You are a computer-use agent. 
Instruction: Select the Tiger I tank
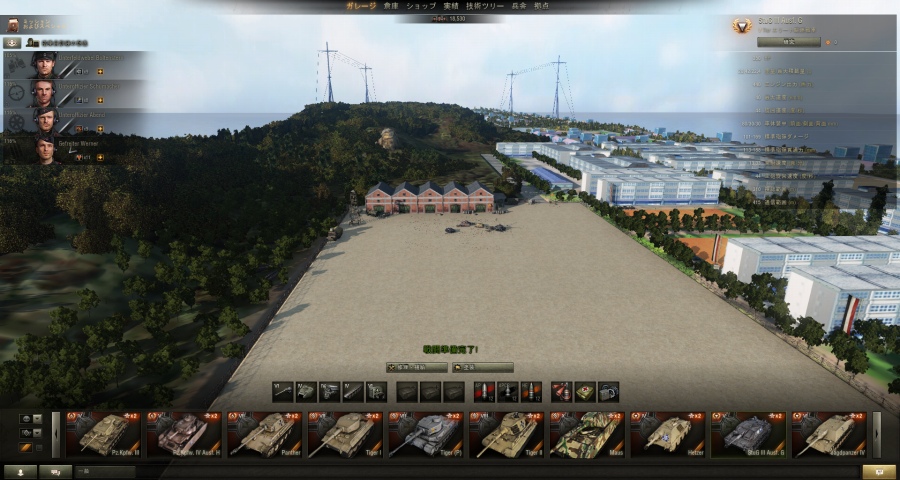[345, 435]
